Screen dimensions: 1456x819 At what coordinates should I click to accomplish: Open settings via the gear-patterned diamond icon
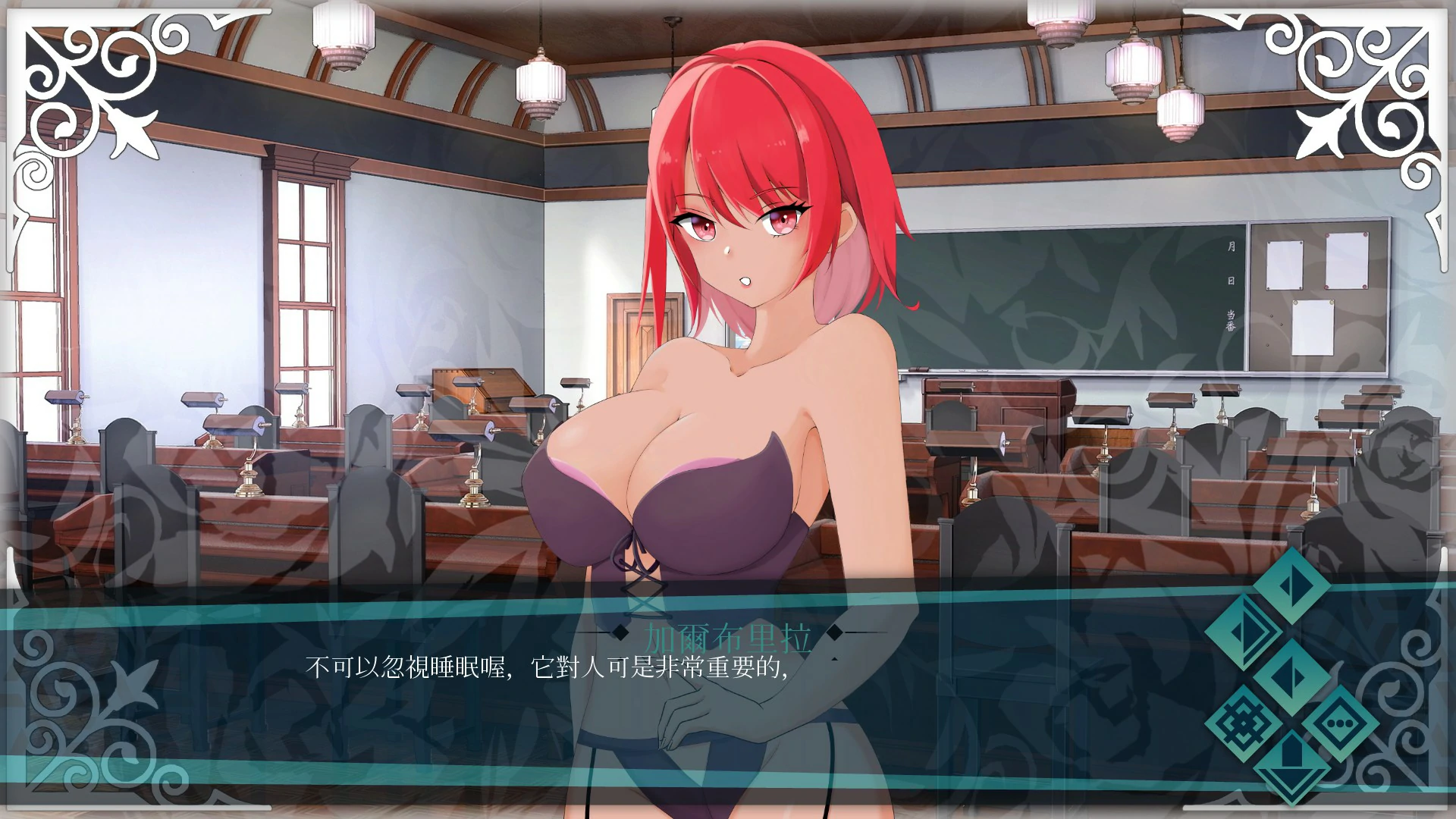[1244, 723]
